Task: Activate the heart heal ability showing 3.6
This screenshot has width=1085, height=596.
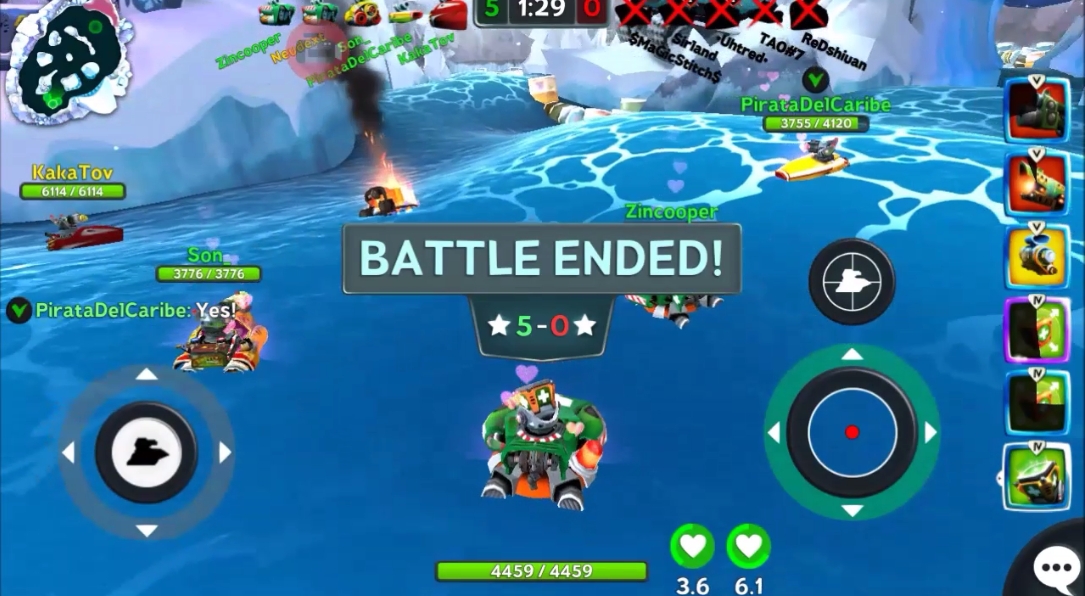Action: coord(692,547)
